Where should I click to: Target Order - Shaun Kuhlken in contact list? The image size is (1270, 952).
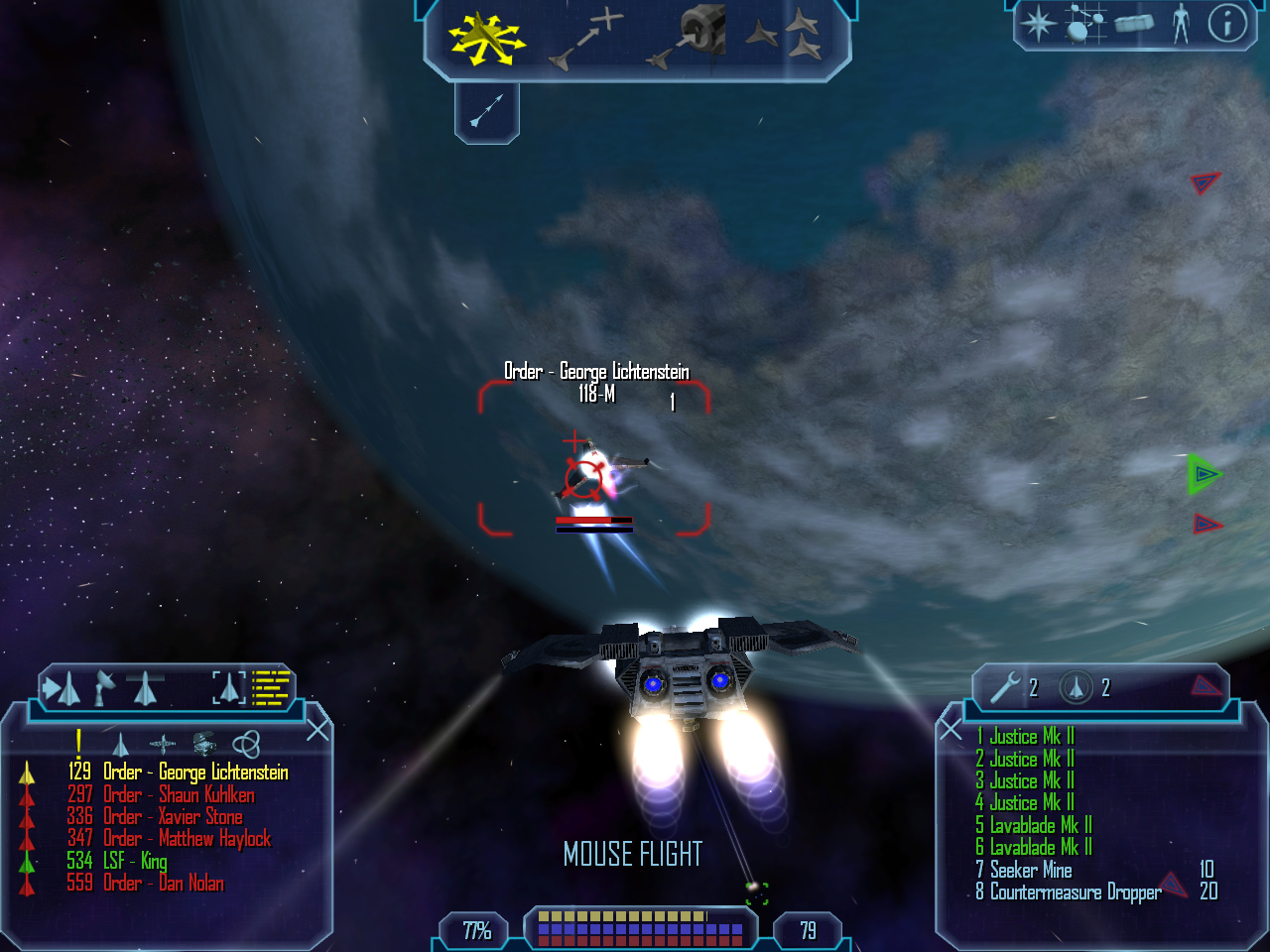tap(179, 794)
